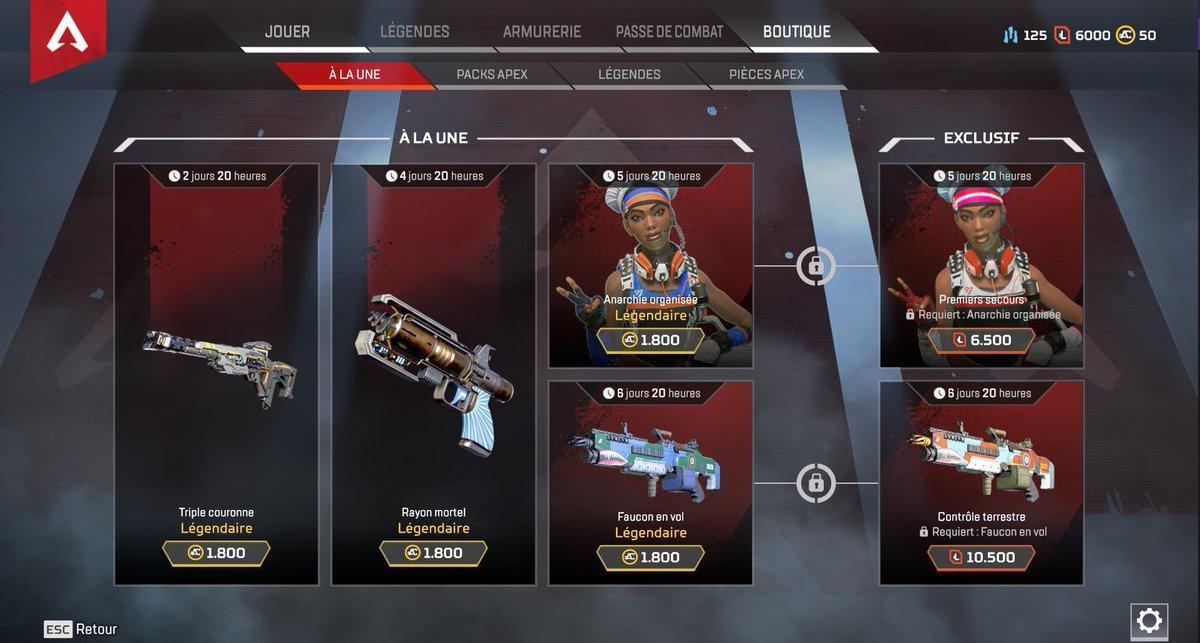Select the Boutique tab
1200x643 pixels.
pyautogui.click(x=796, y=32)
